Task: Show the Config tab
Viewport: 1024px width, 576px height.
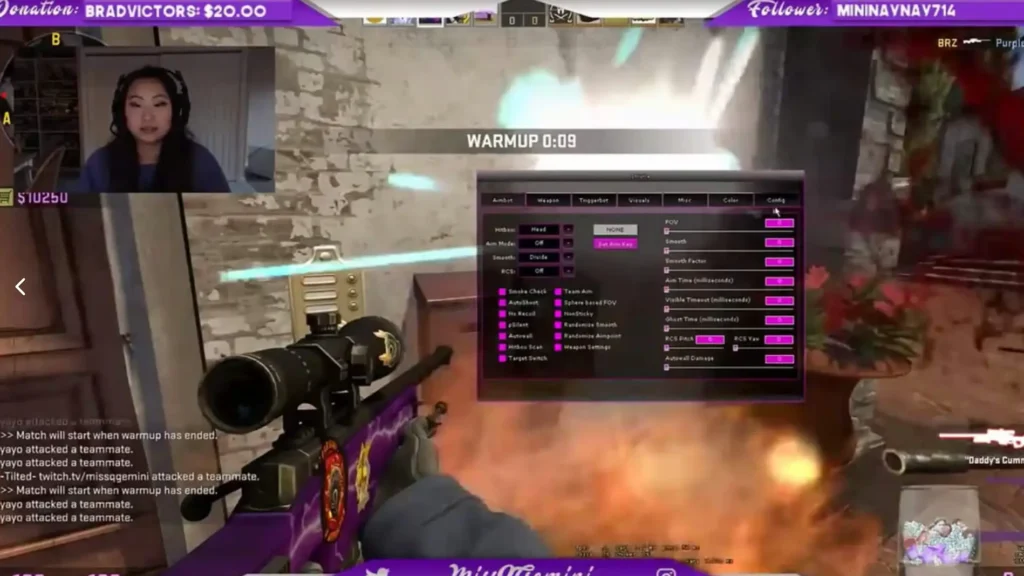Action: [776, 200]
